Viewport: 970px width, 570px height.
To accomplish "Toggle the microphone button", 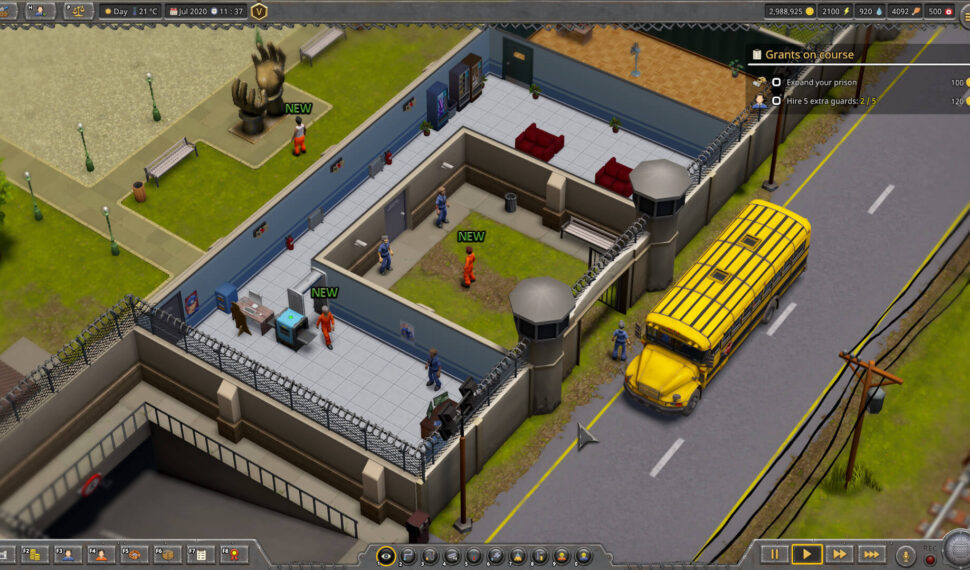I will (x=905, y=555).
